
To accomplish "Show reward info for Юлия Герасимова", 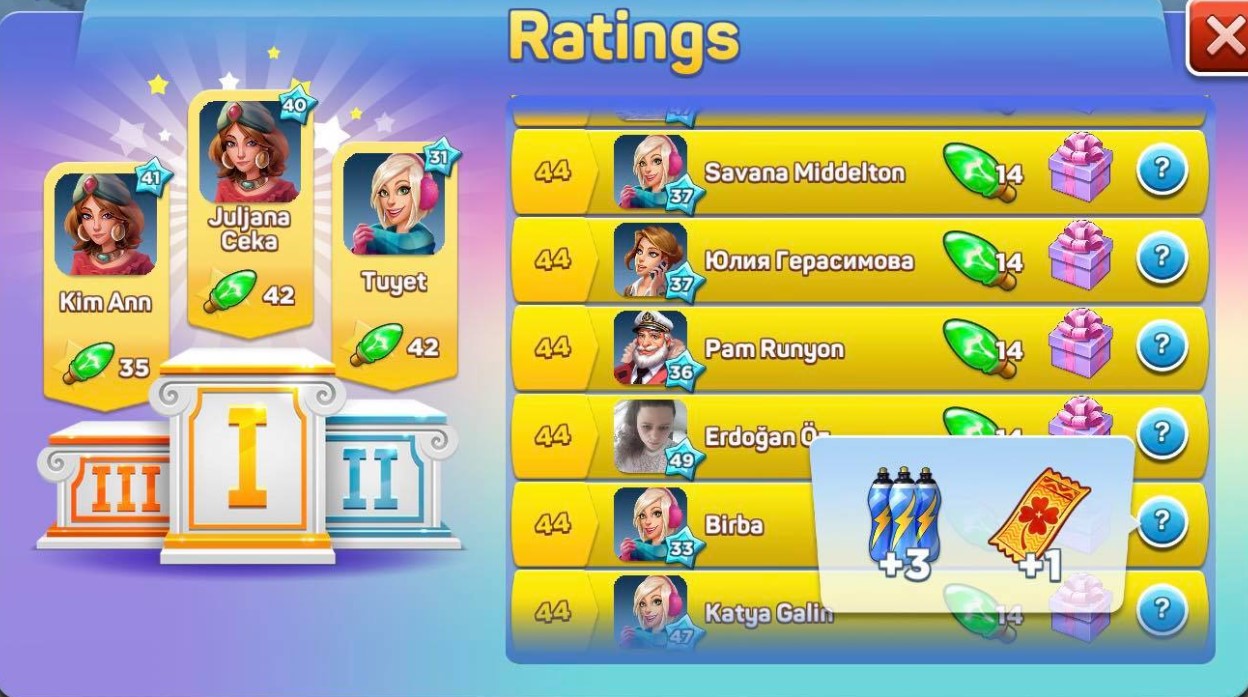I will coord(1161,259).
